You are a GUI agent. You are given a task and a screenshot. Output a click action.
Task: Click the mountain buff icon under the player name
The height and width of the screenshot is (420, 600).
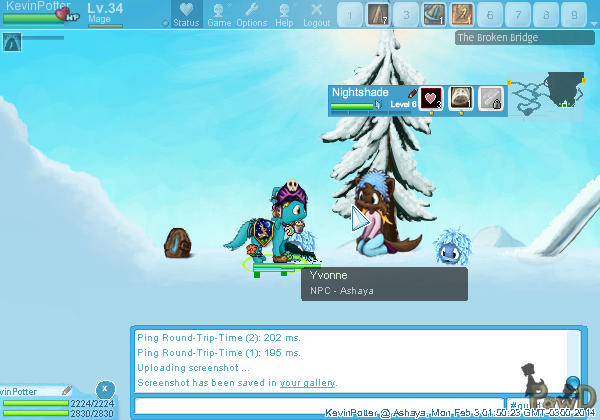[12, 42]
